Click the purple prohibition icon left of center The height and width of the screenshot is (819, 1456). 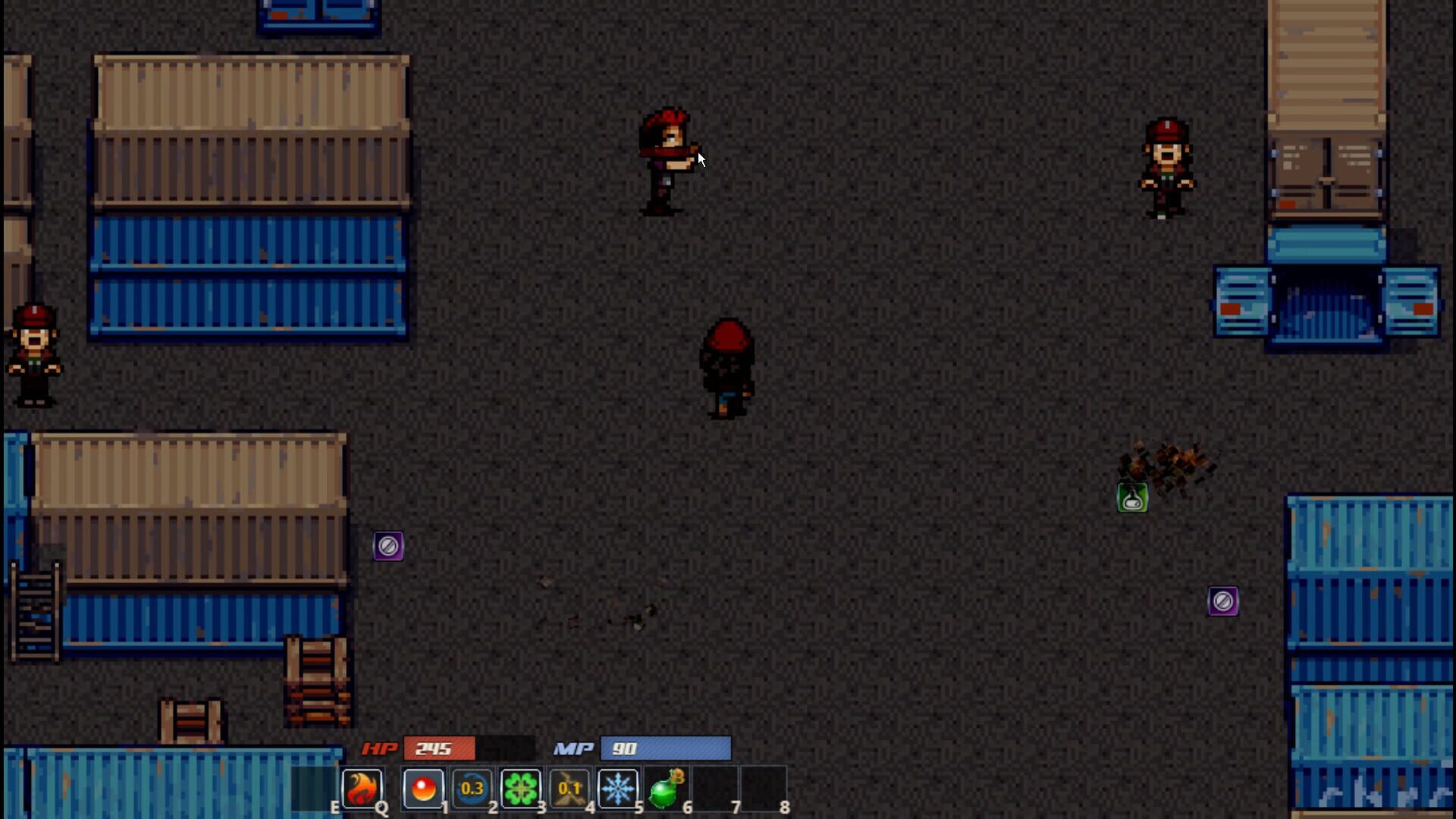coord(390,544)
